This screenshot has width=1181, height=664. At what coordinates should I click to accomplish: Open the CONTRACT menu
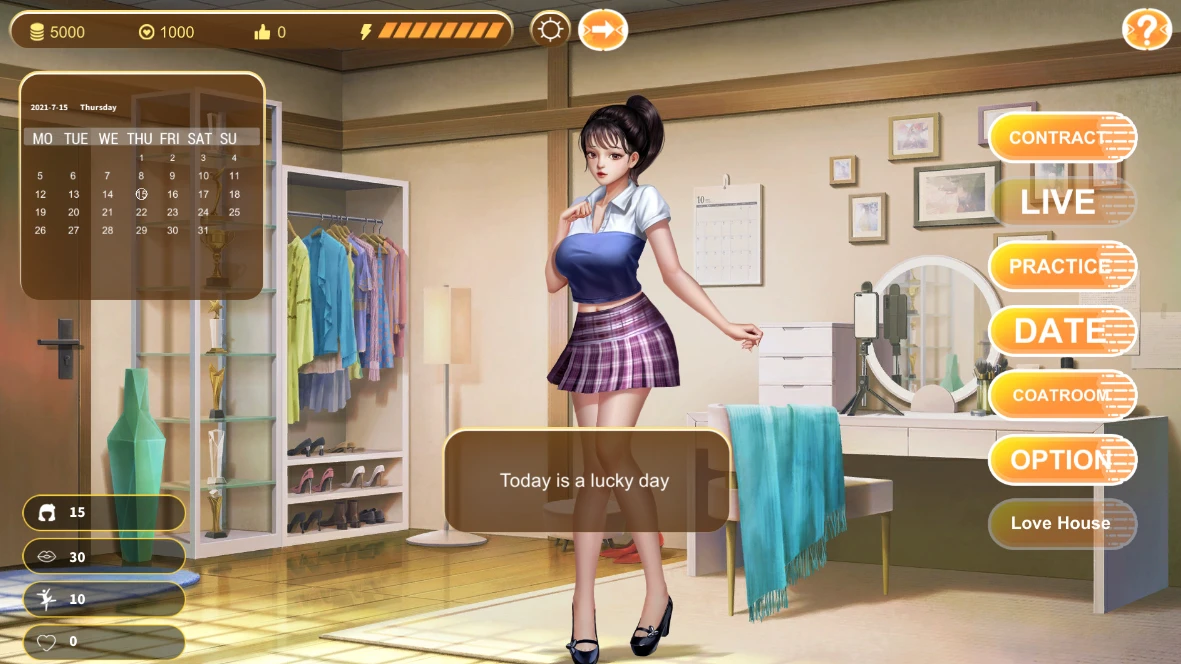pos(1062,138)
